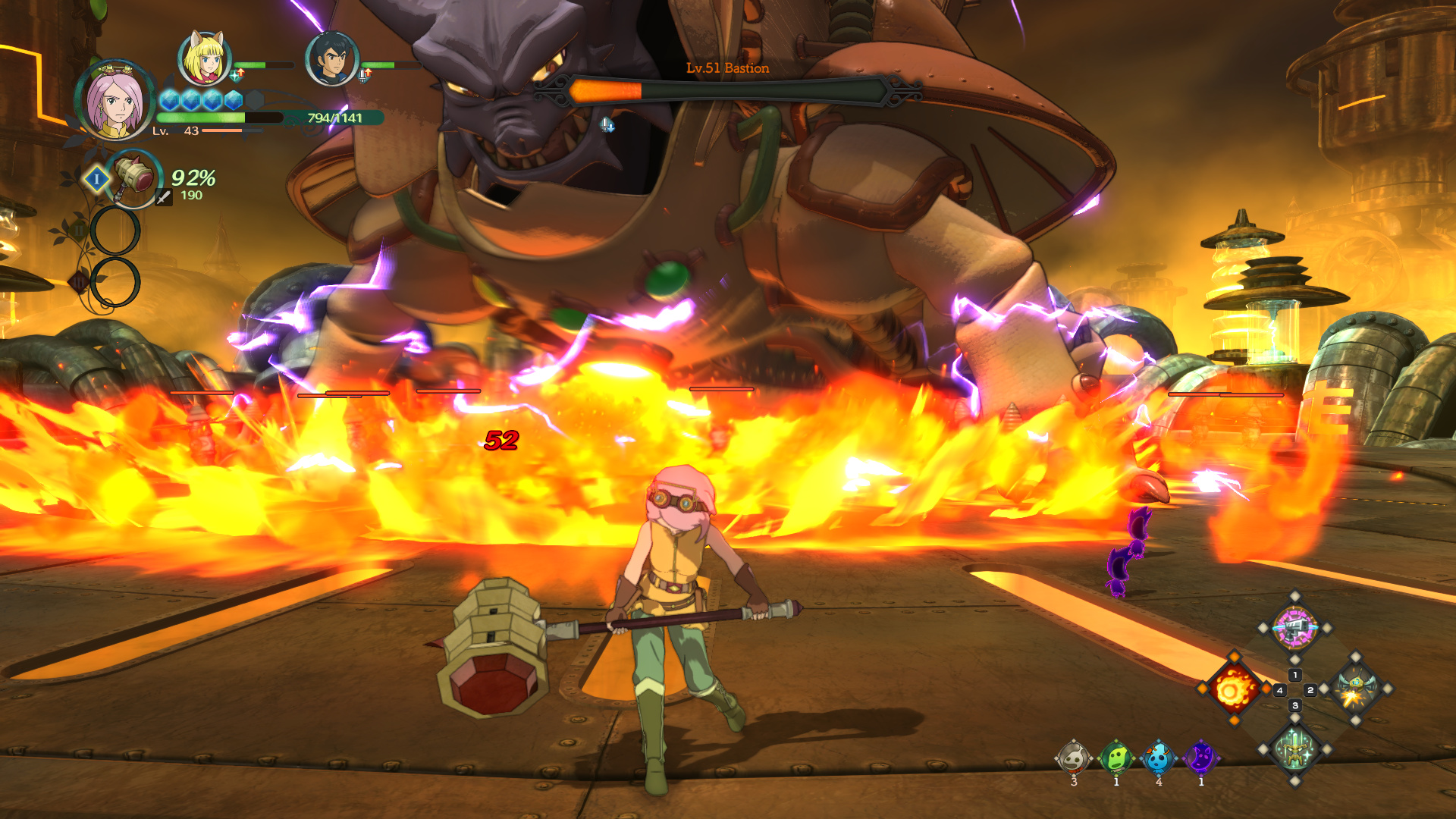Switch to the blonde fox-eared party member
This screenshot has width=1456, height=819.
click(204, 58)
